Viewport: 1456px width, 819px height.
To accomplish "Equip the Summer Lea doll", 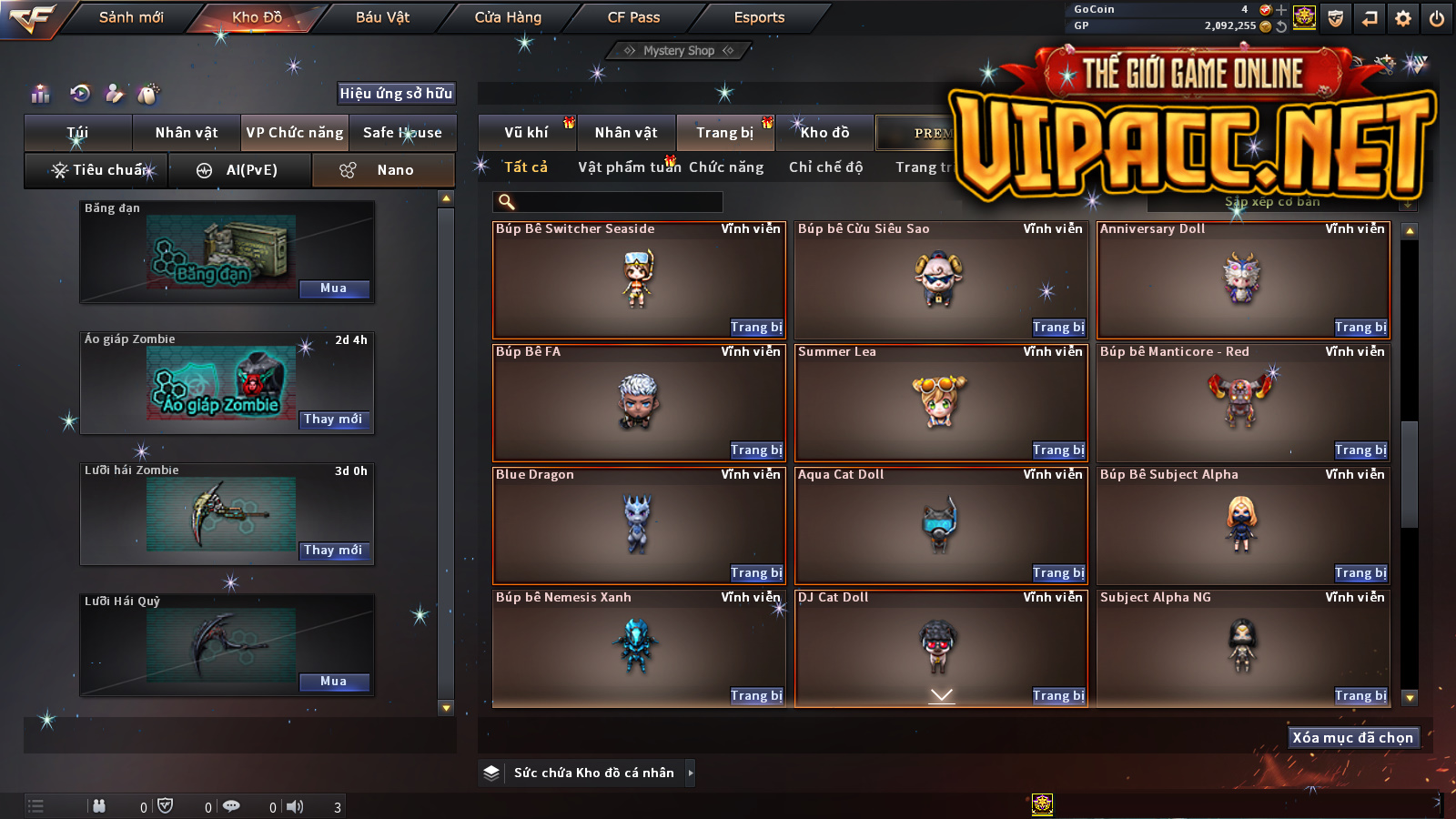I will click(1058, 450).
